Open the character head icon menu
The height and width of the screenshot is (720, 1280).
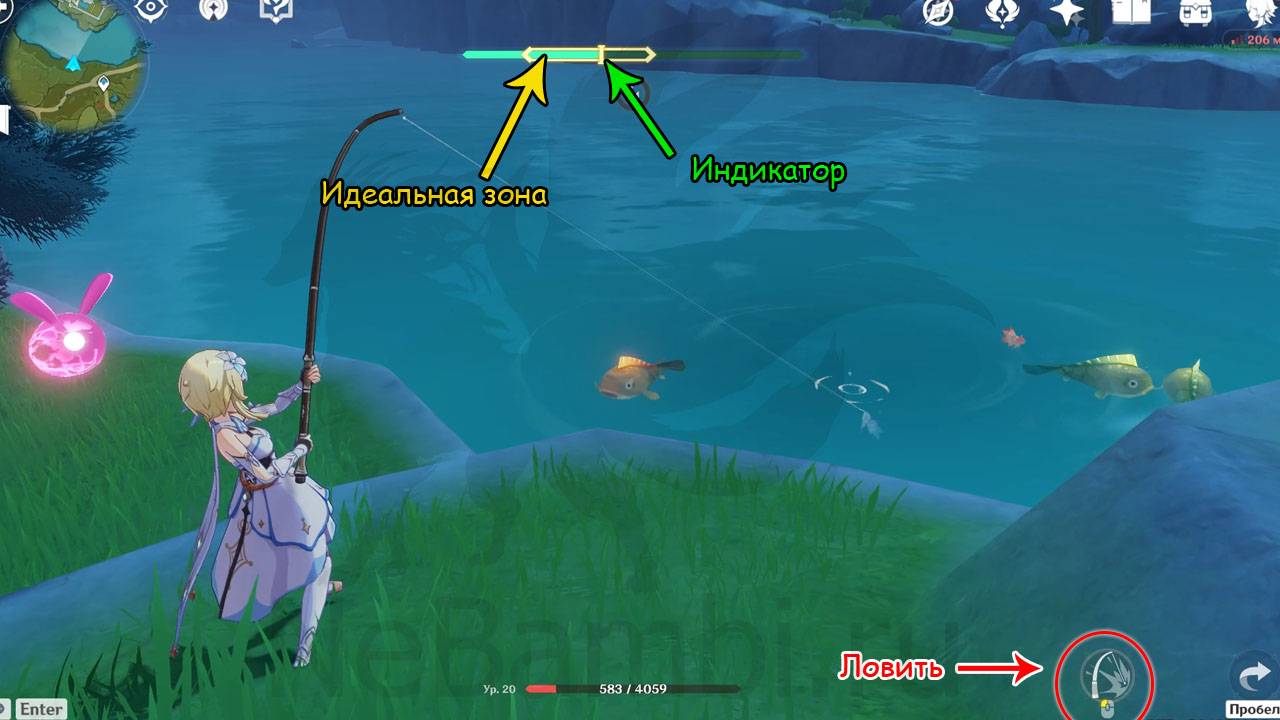1257,11
